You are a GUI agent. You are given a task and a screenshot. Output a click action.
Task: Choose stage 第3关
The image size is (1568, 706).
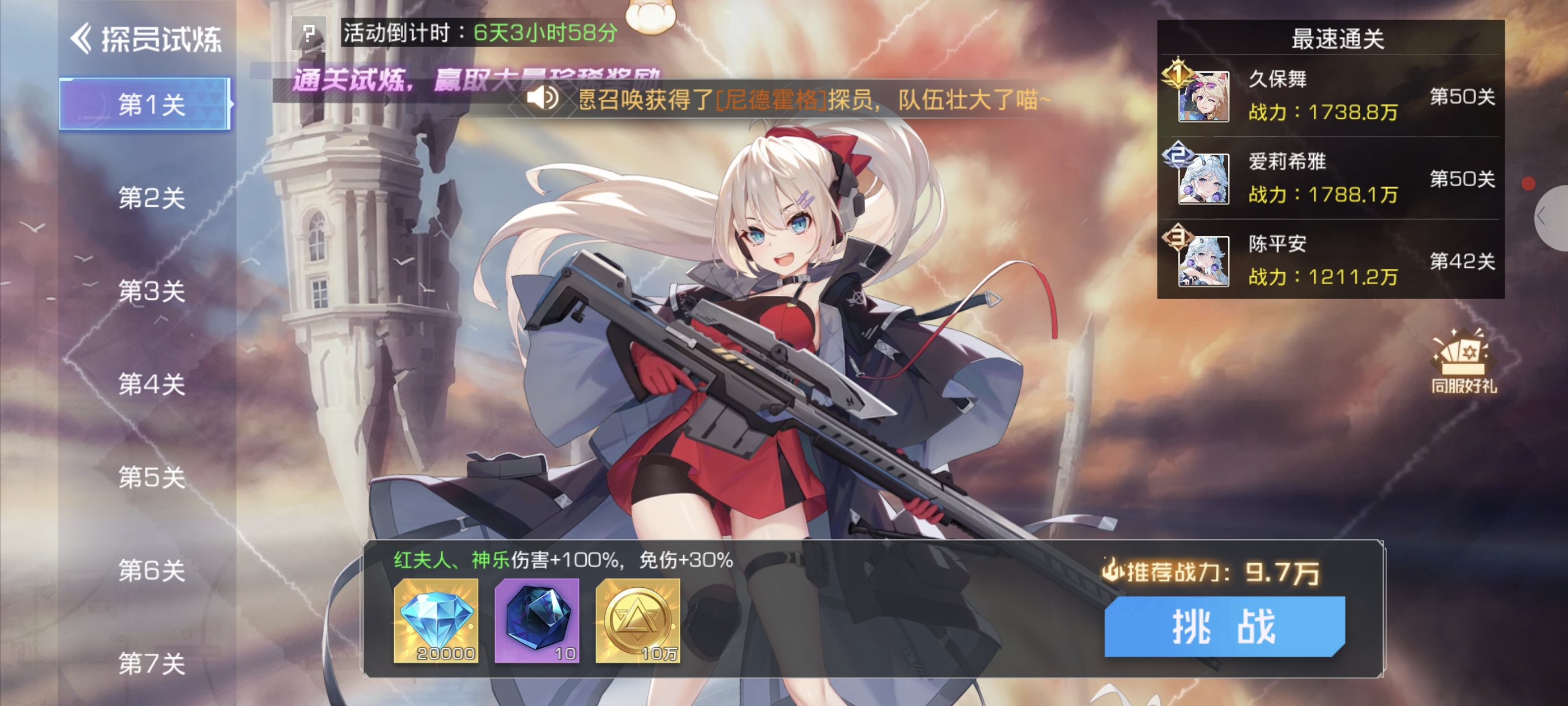tap(151, 291)
